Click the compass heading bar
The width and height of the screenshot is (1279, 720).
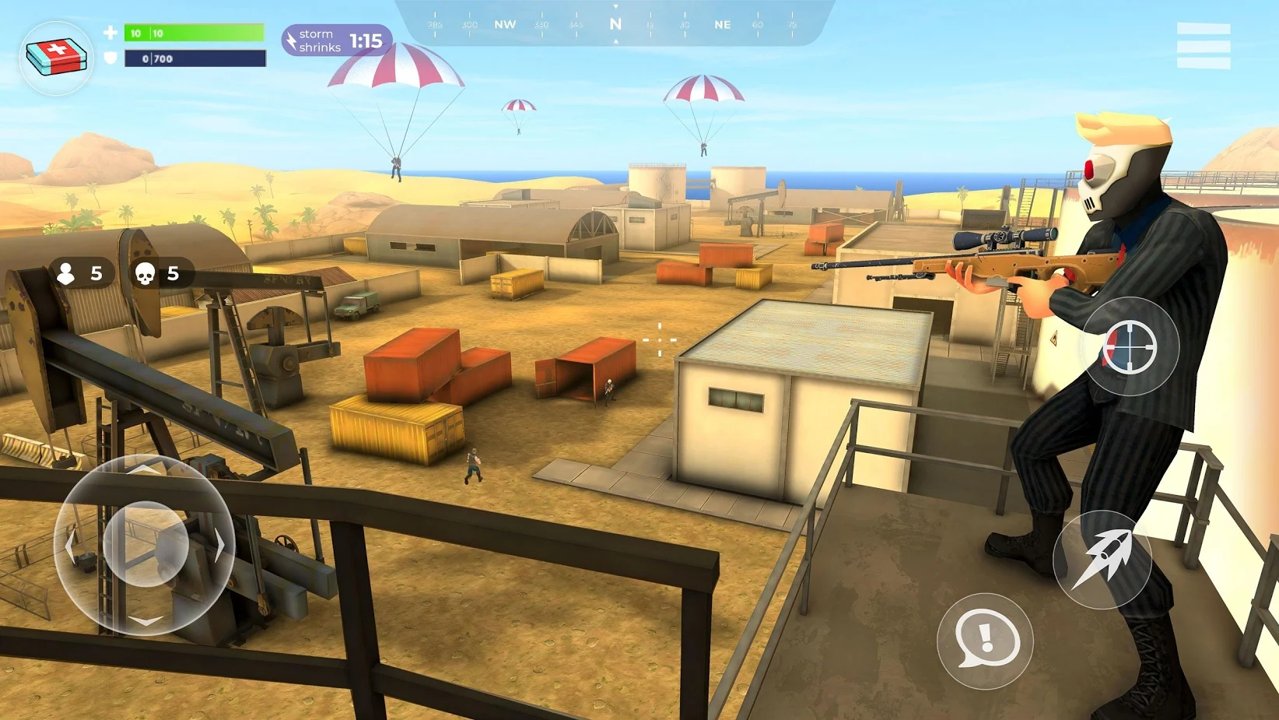click(615, 23)
